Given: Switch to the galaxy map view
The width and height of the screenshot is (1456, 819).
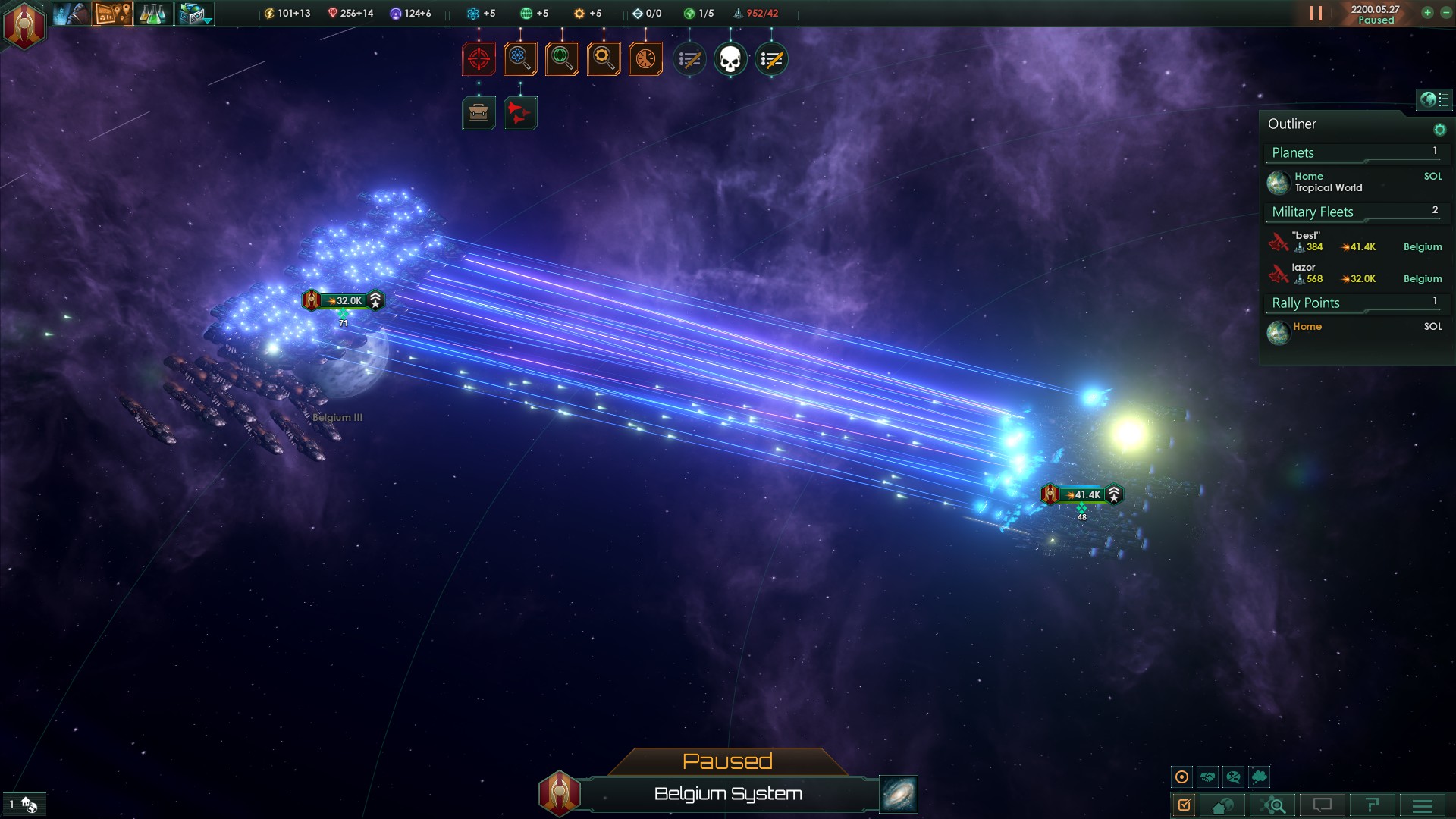Looking at the screenshot, I should point(898,794).
